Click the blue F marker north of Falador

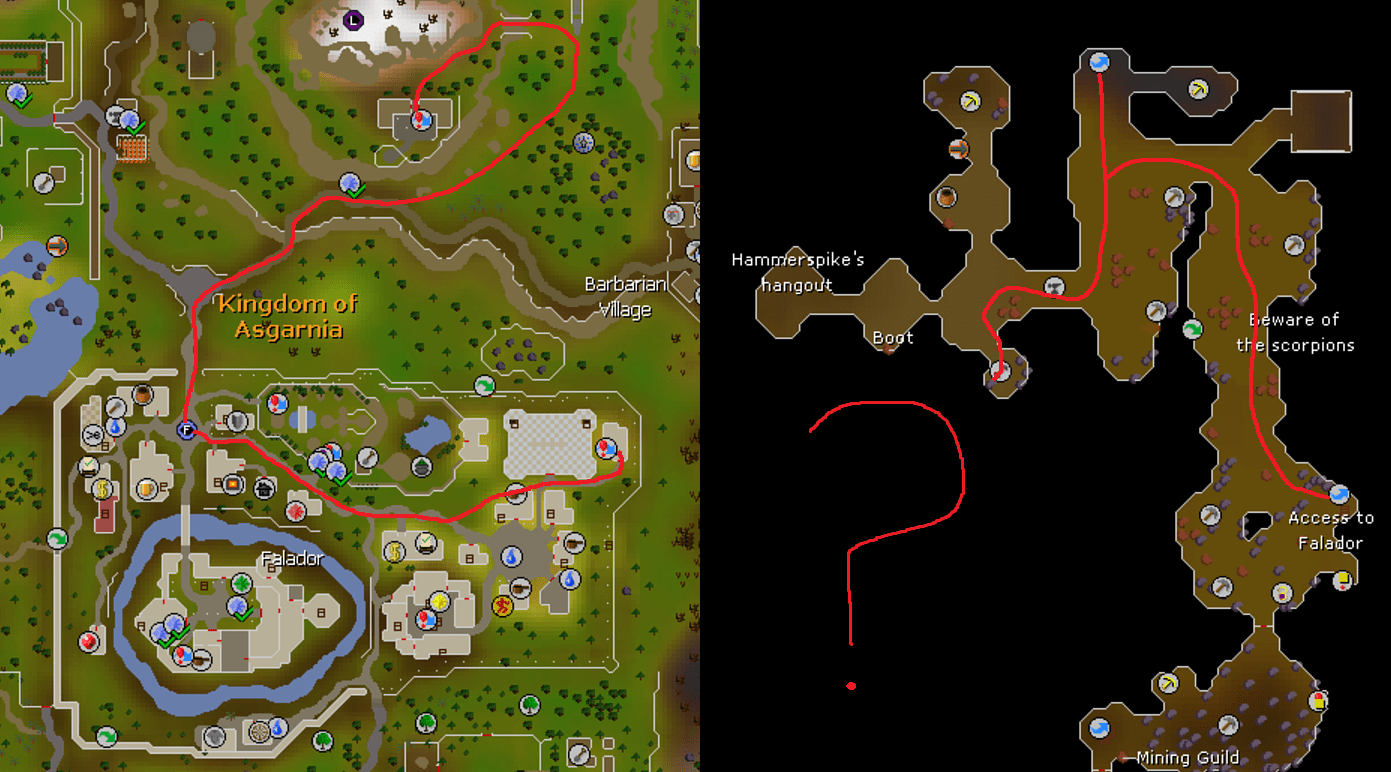click(187, 429)
